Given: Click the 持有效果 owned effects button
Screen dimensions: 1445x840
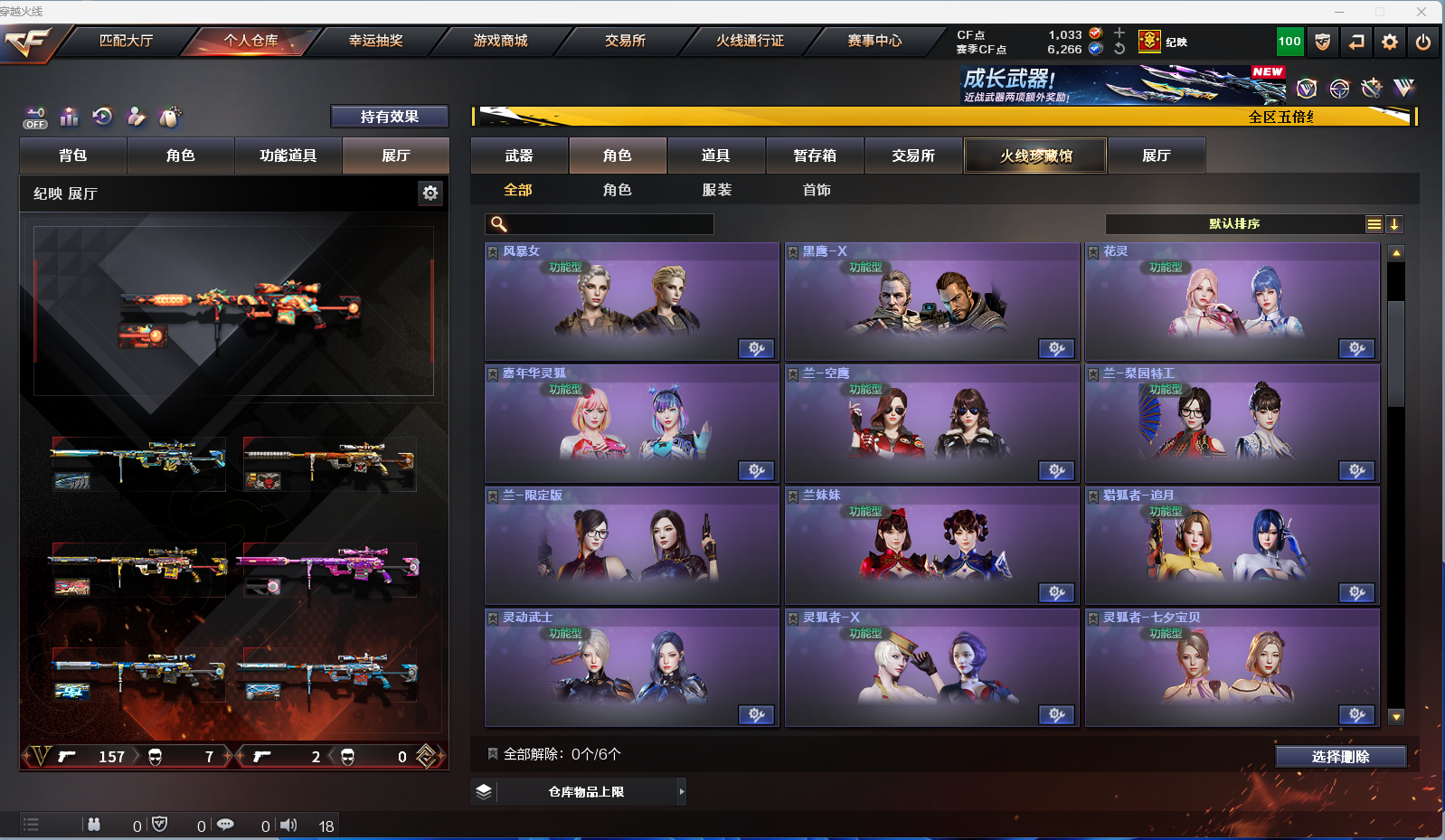Looking at the screenshot, I should click(x=389, y=117).
